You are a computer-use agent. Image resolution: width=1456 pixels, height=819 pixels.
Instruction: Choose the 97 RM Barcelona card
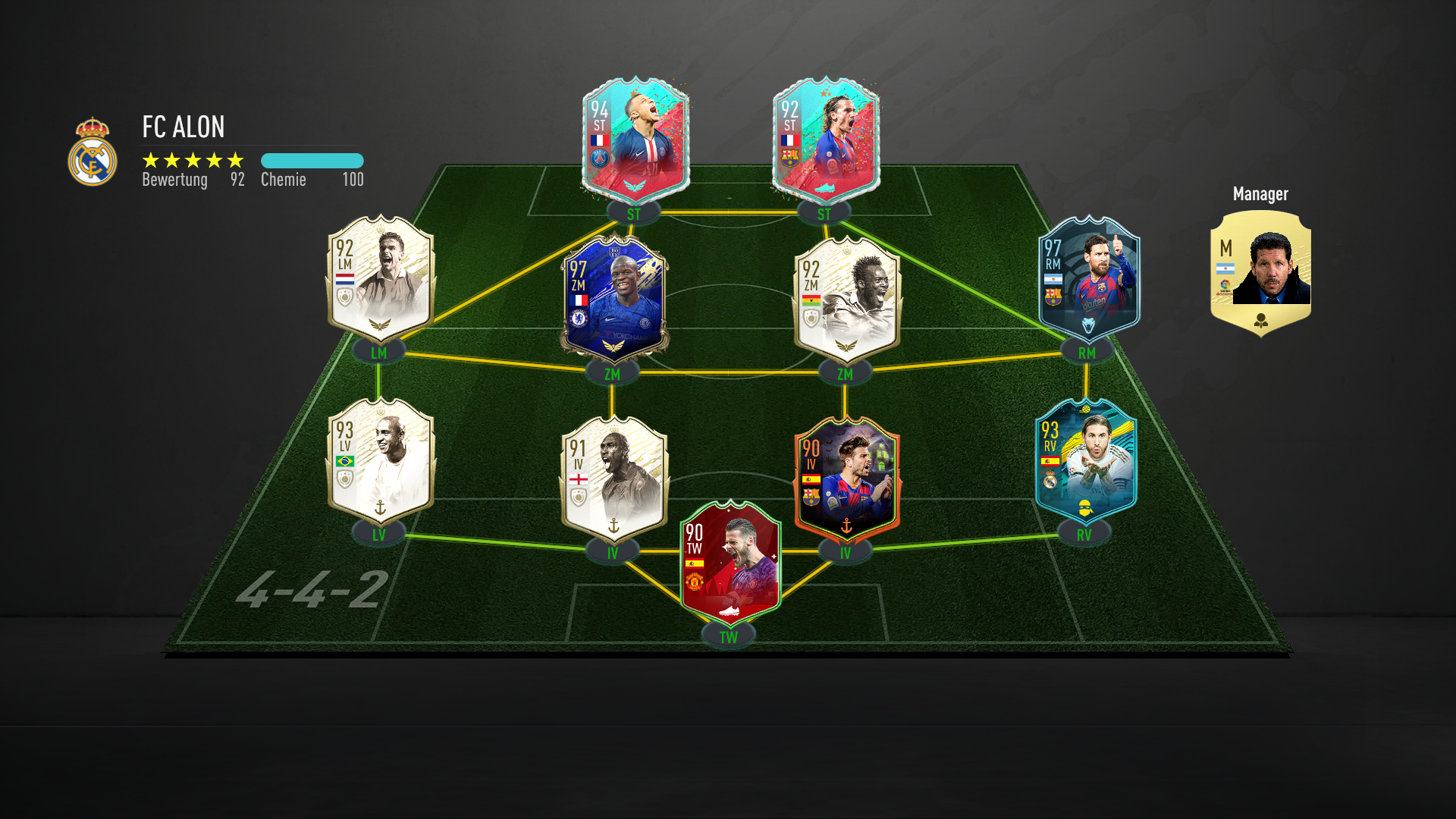tap(1088, 279)
